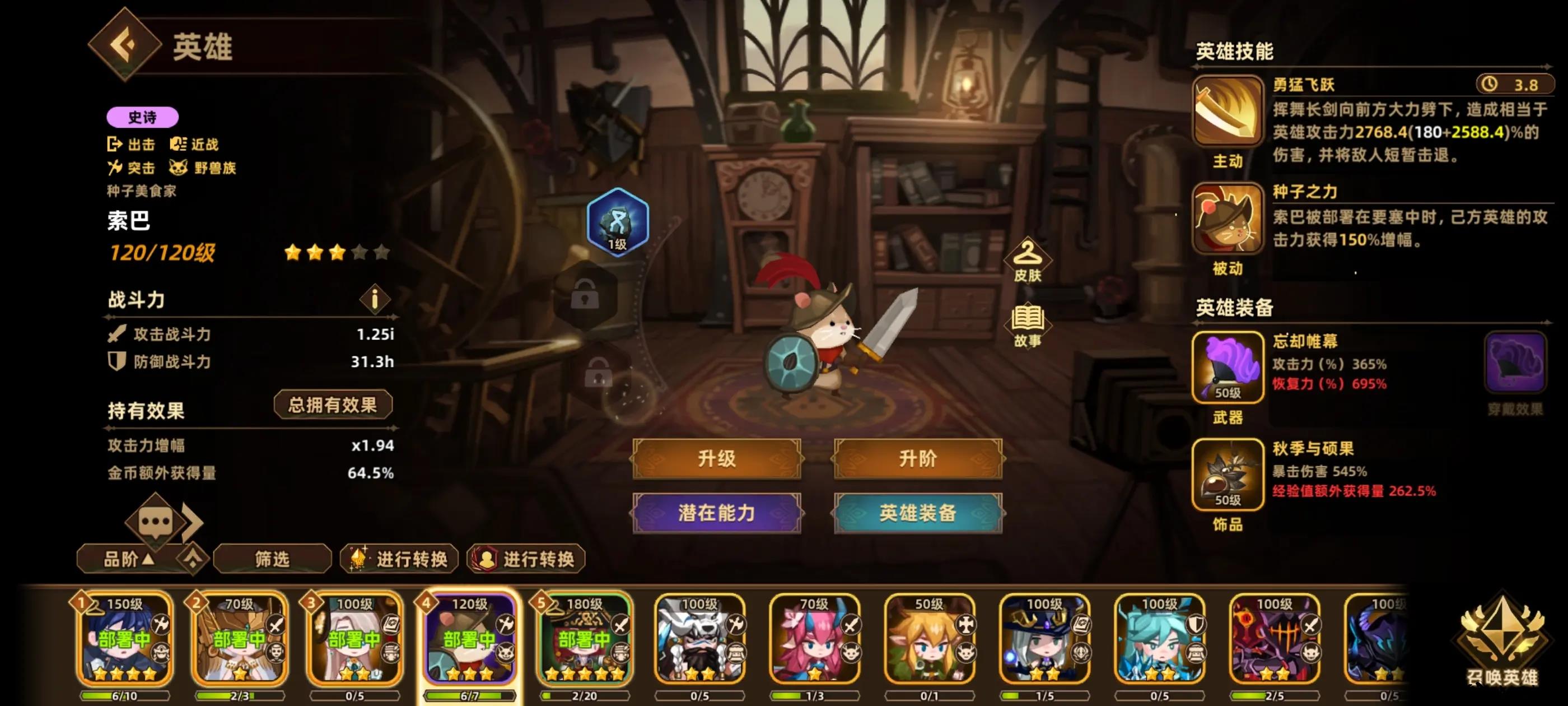Select the level 180 hero portrait

(584, 640)
